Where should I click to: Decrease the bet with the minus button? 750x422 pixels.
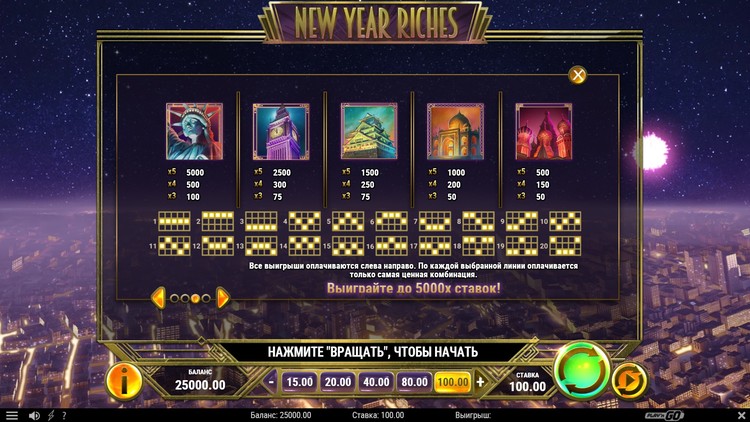(271, 381)
